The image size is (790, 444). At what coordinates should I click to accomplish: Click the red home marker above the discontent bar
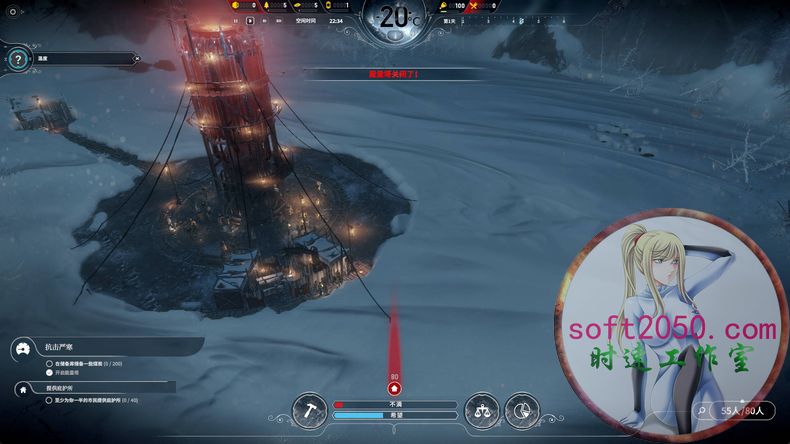(394, 388)
